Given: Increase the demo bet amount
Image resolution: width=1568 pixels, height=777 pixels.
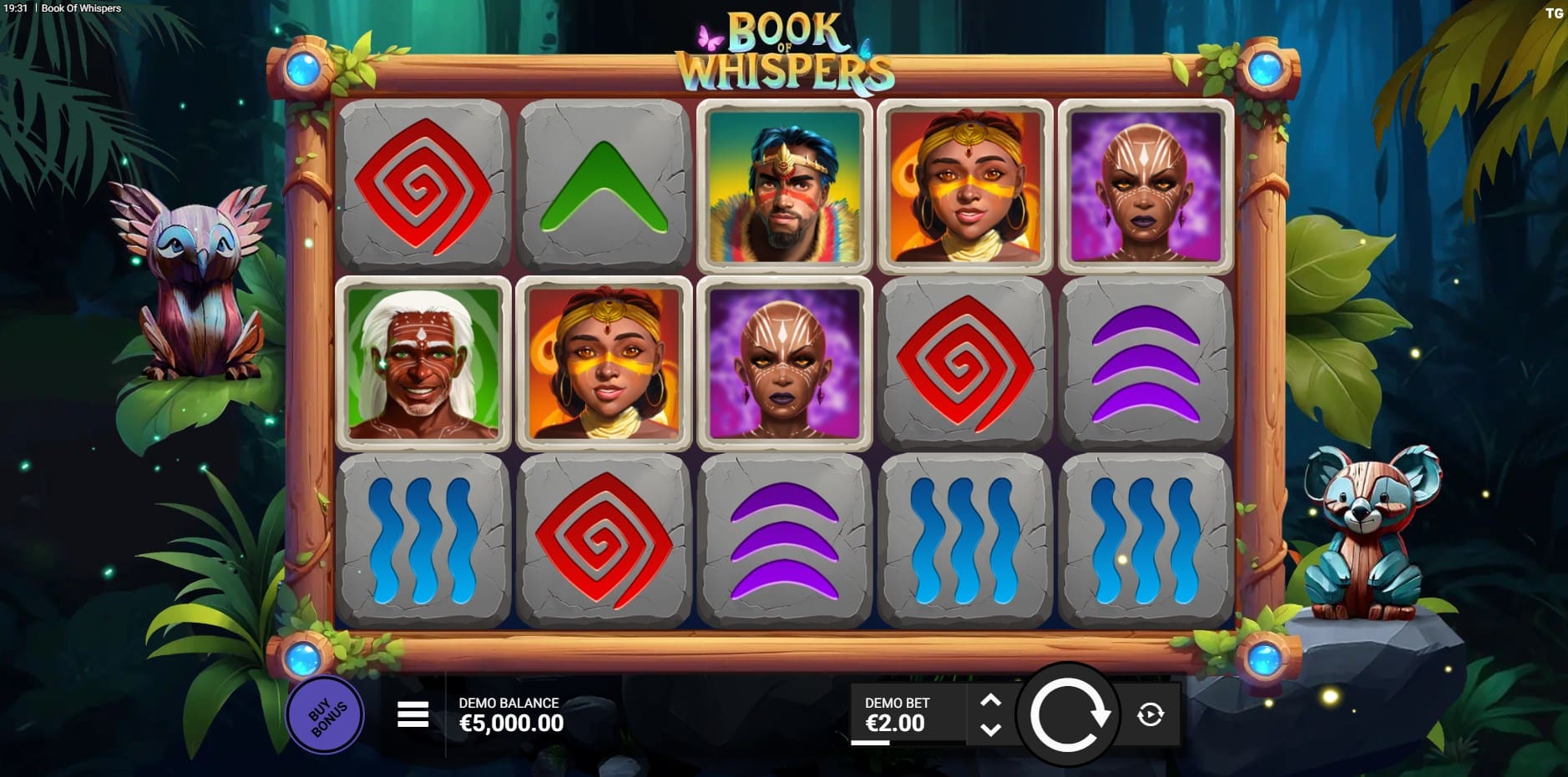Looking at the screenshot, I should [990, 700].
